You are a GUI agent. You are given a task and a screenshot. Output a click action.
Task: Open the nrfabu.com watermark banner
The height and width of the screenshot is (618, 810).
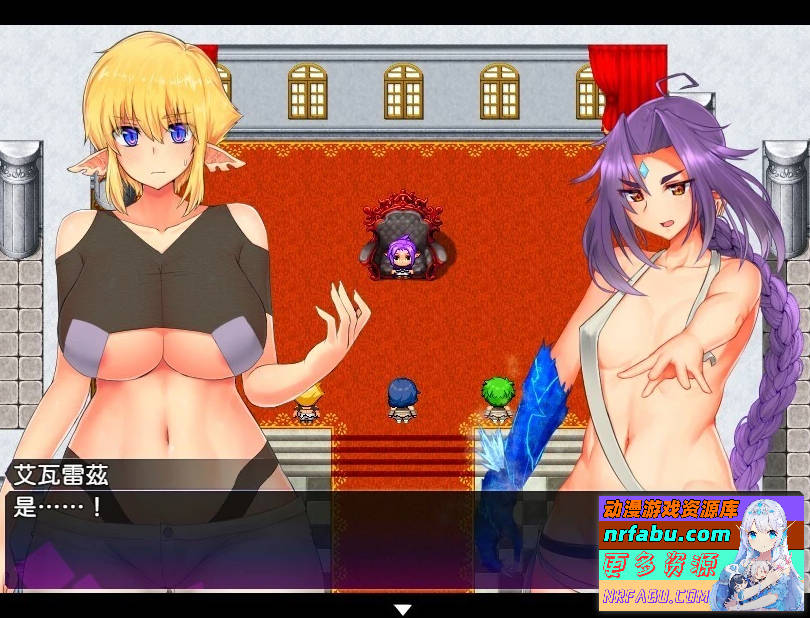700,552
